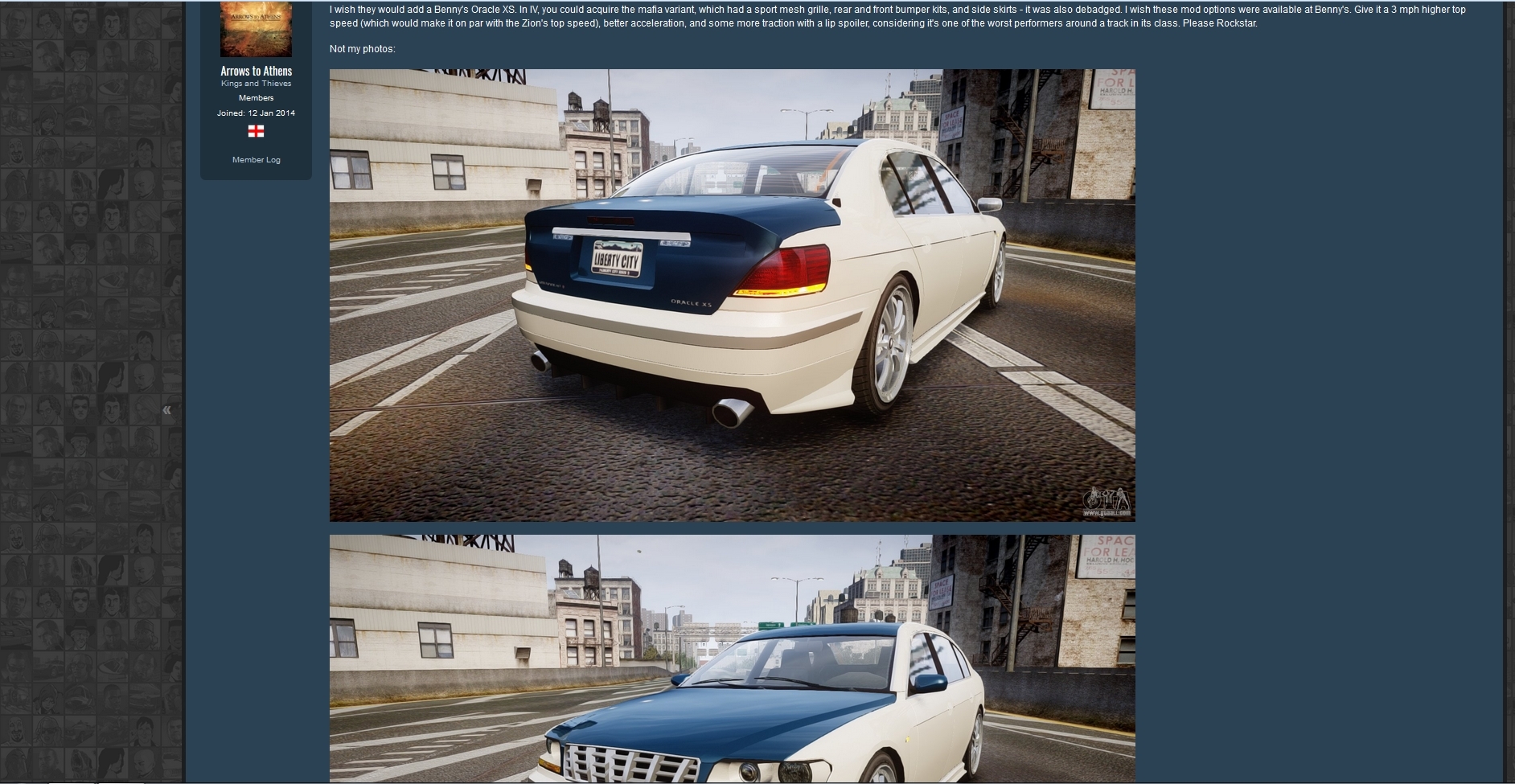Click the Arrows to Athens username
The width and height of the screenshot is (1515, 784).
coord(256,71)
